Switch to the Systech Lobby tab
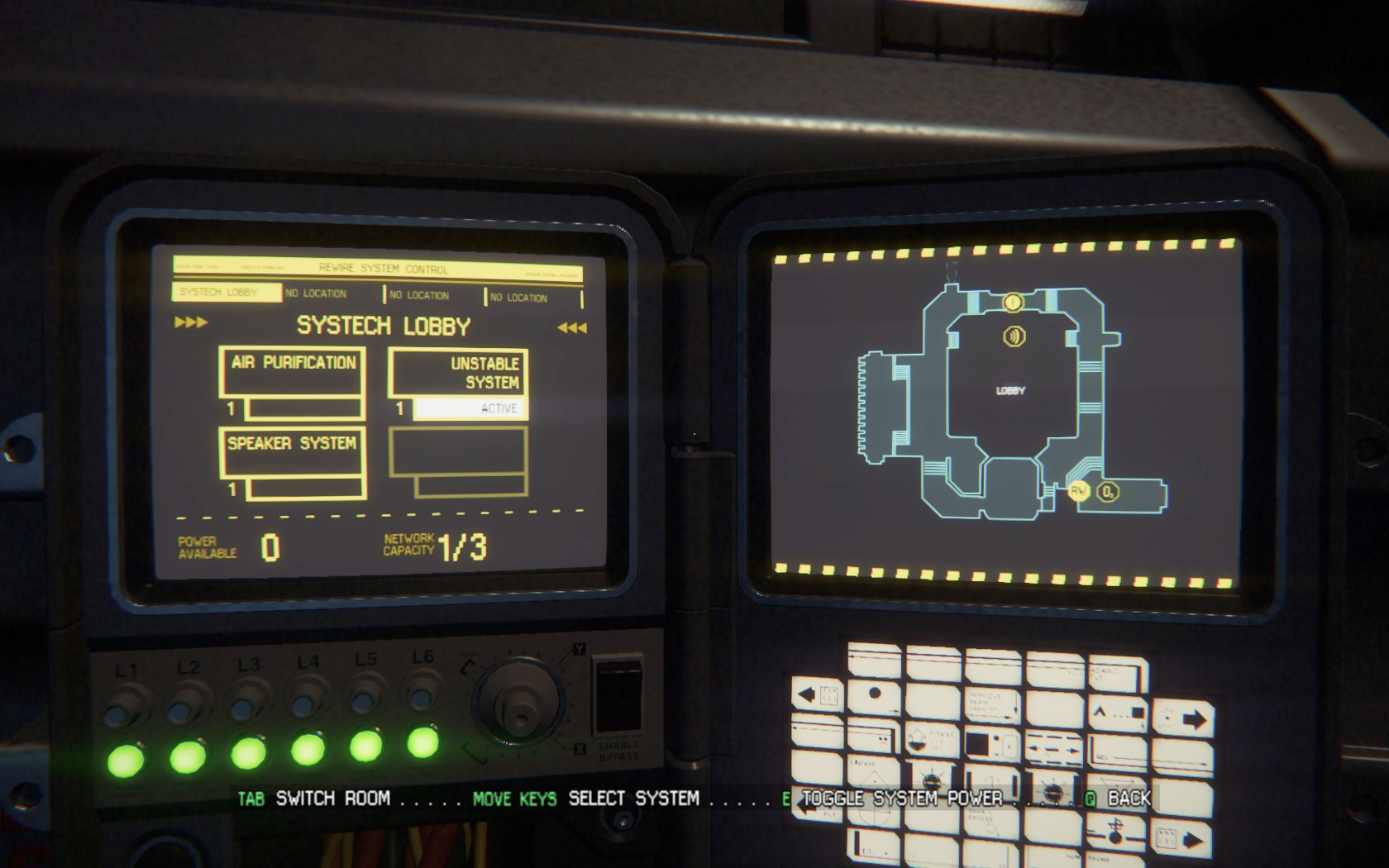Viewport: 1389px width, 868px height. [x=227, y=293]
